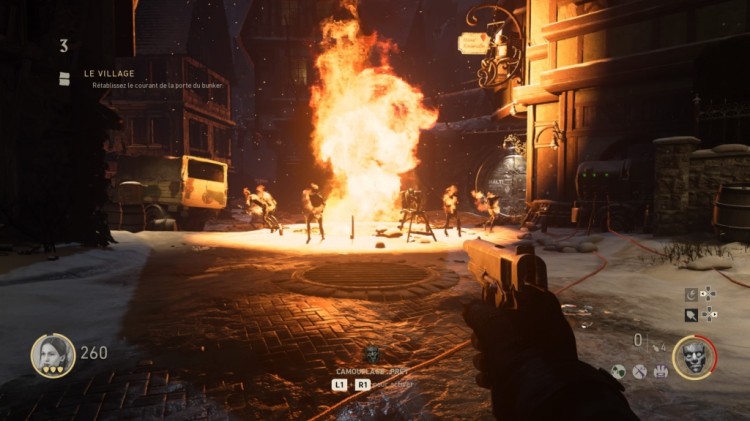Viewport: 750px width, 421px height.
Task: Select the crescent moon item icon
Action: click(692, 295)
